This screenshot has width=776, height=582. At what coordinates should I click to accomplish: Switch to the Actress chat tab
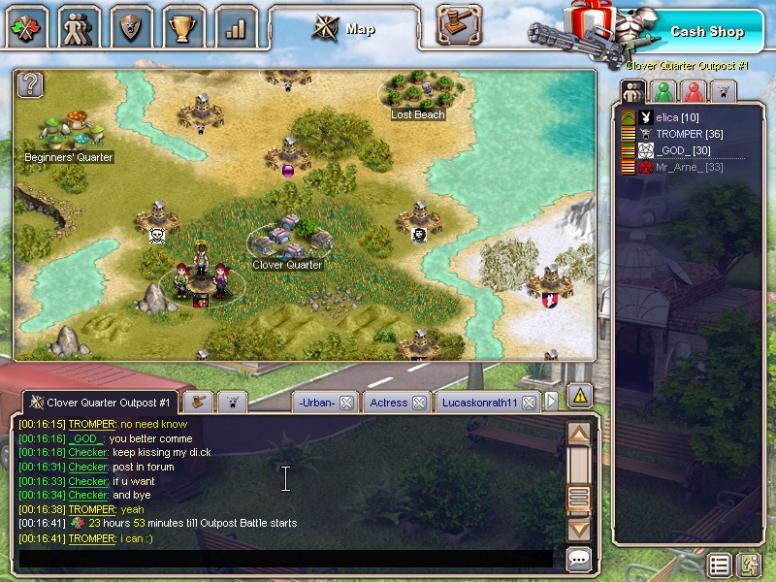(388, 403)
